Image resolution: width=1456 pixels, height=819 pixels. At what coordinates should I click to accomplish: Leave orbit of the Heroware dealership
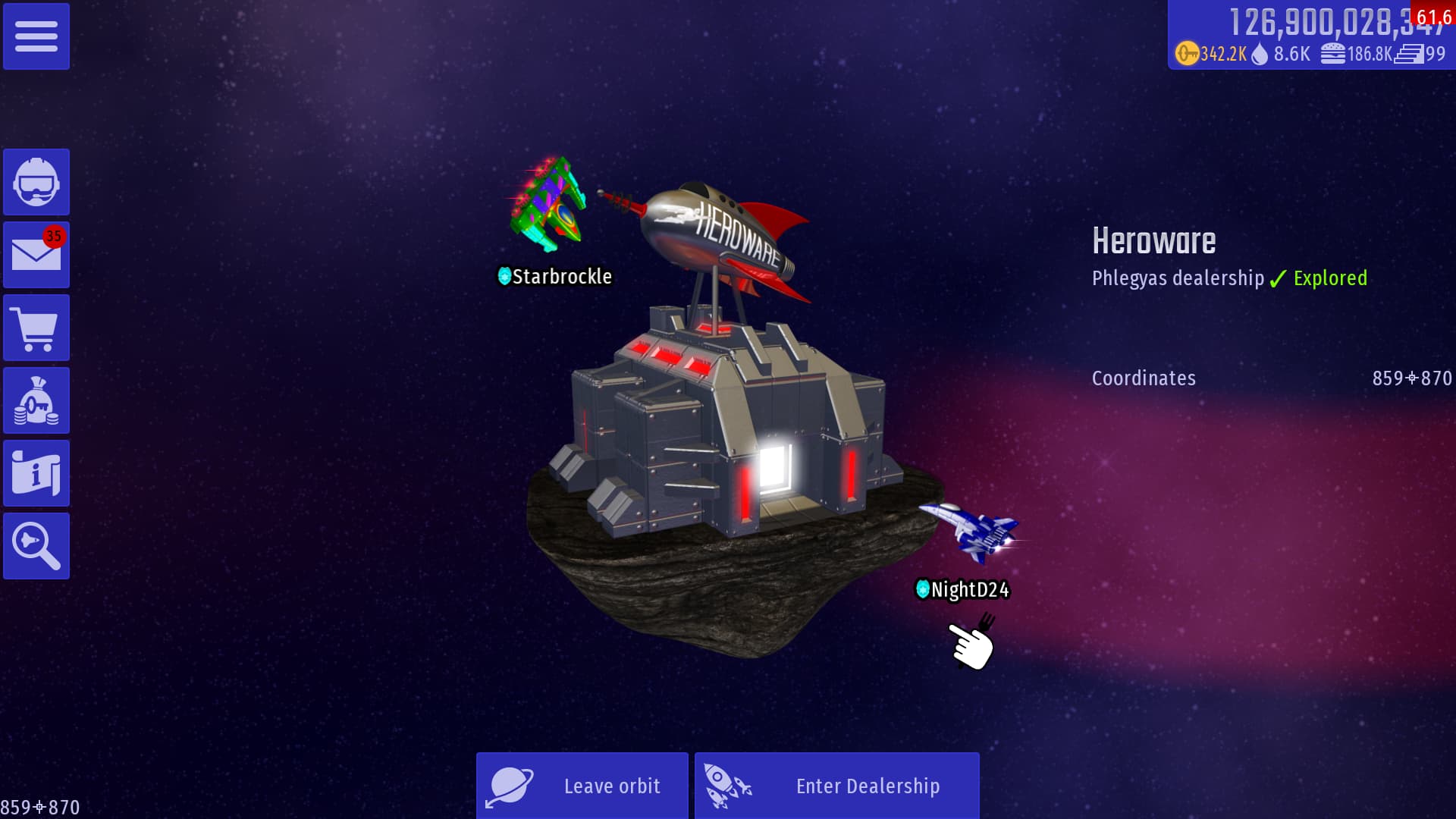(582, 786)
